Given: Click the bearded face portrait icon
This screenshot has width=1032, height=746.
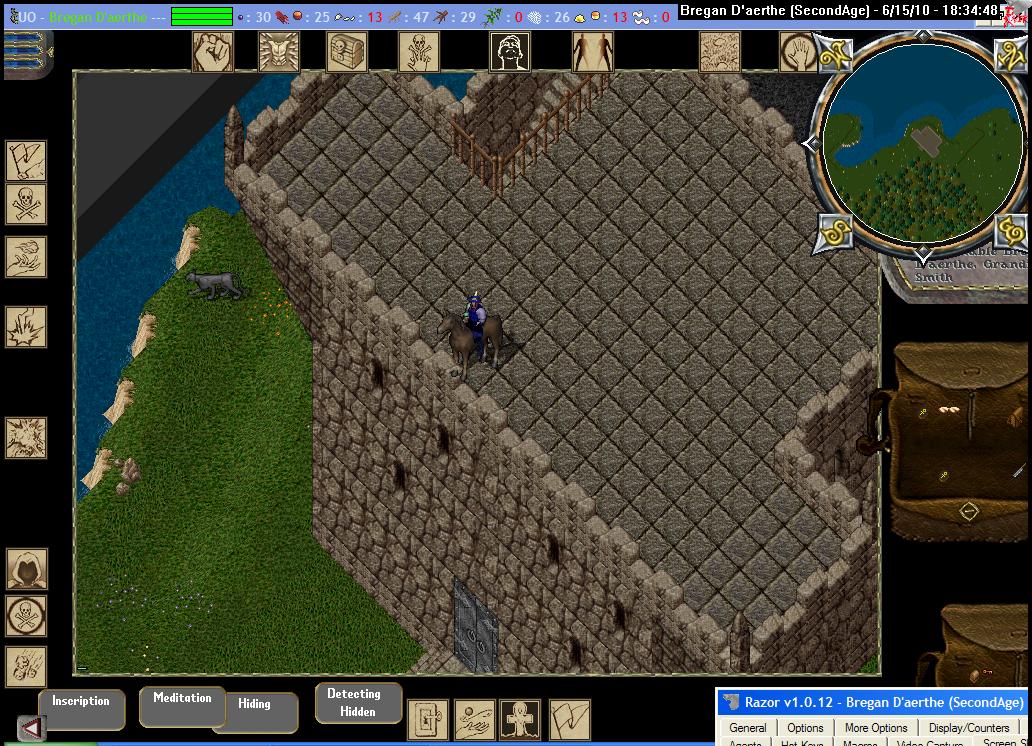Looking at the screenshot, I should coord(509,52).
